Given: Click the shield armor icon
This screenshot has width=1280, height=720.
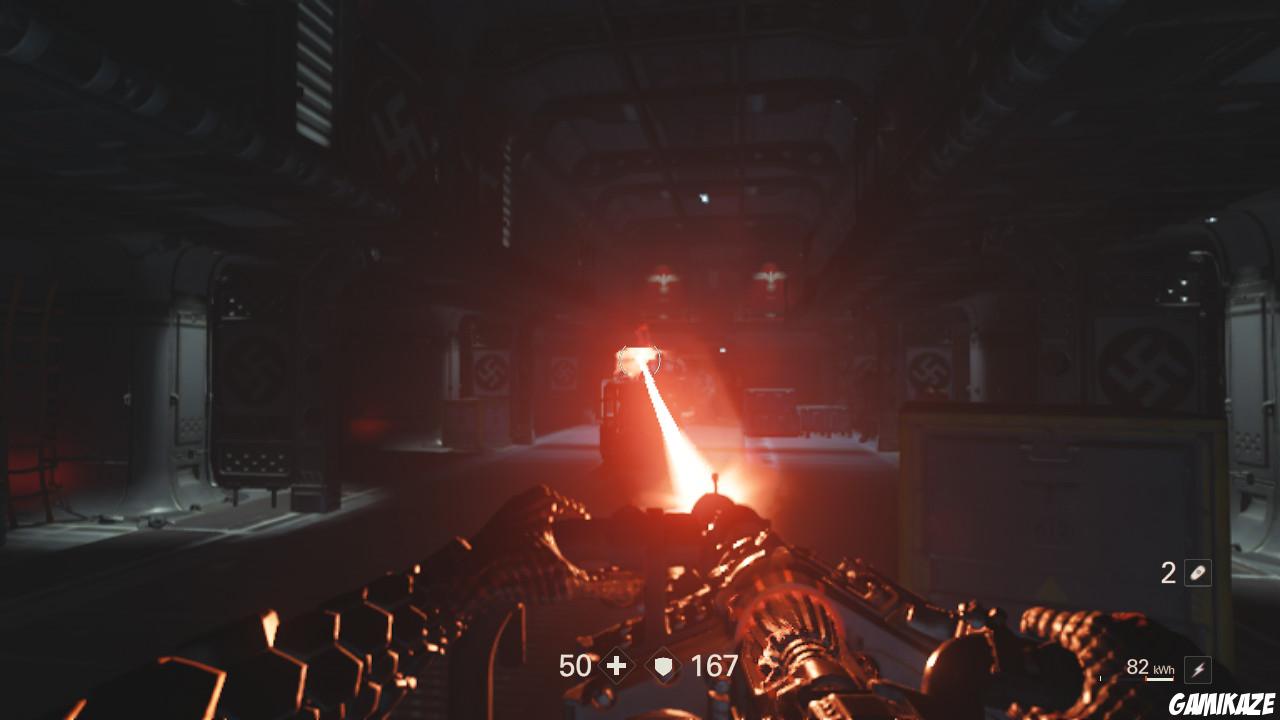Looking at the screenshot, I should click(663, 666).
